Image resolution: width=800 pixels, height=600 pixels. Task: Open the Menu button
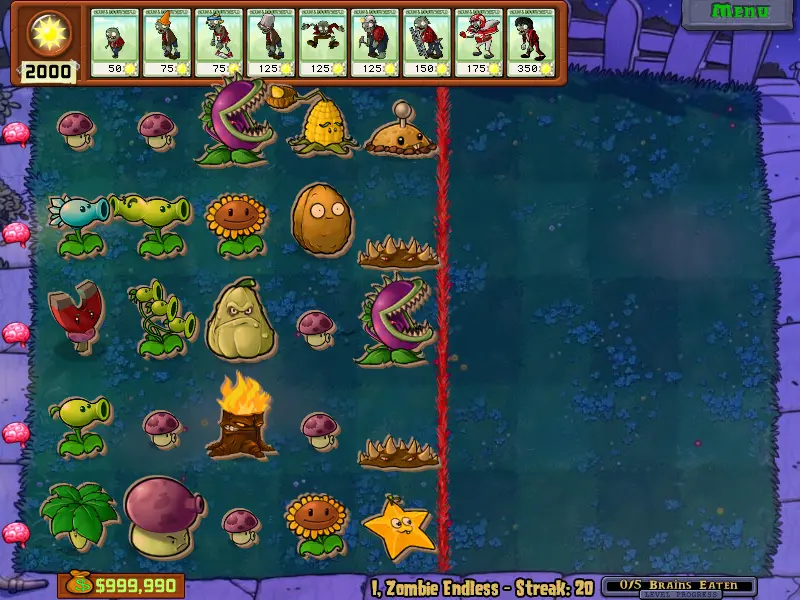[740, 13]
